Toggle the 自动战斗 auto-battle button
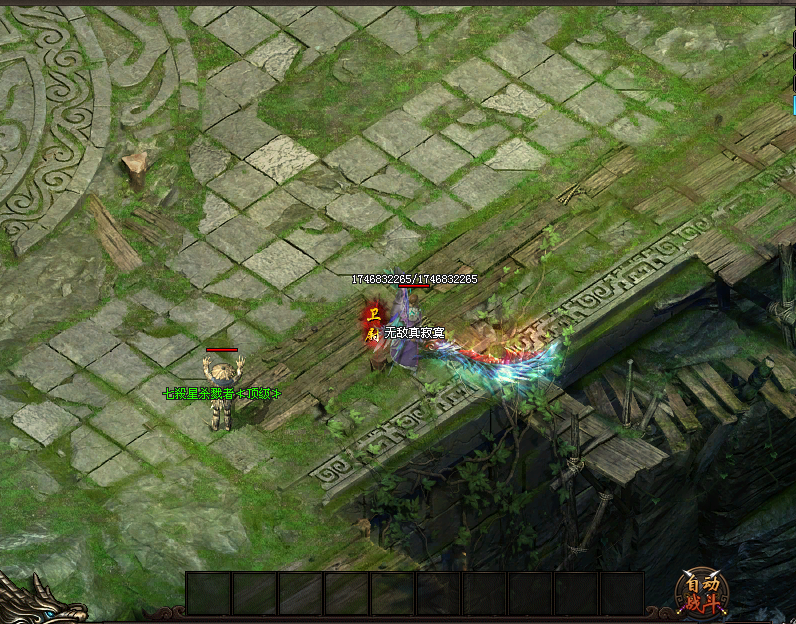The width and height of the screenshot is (796, 624). pos(704,591)
